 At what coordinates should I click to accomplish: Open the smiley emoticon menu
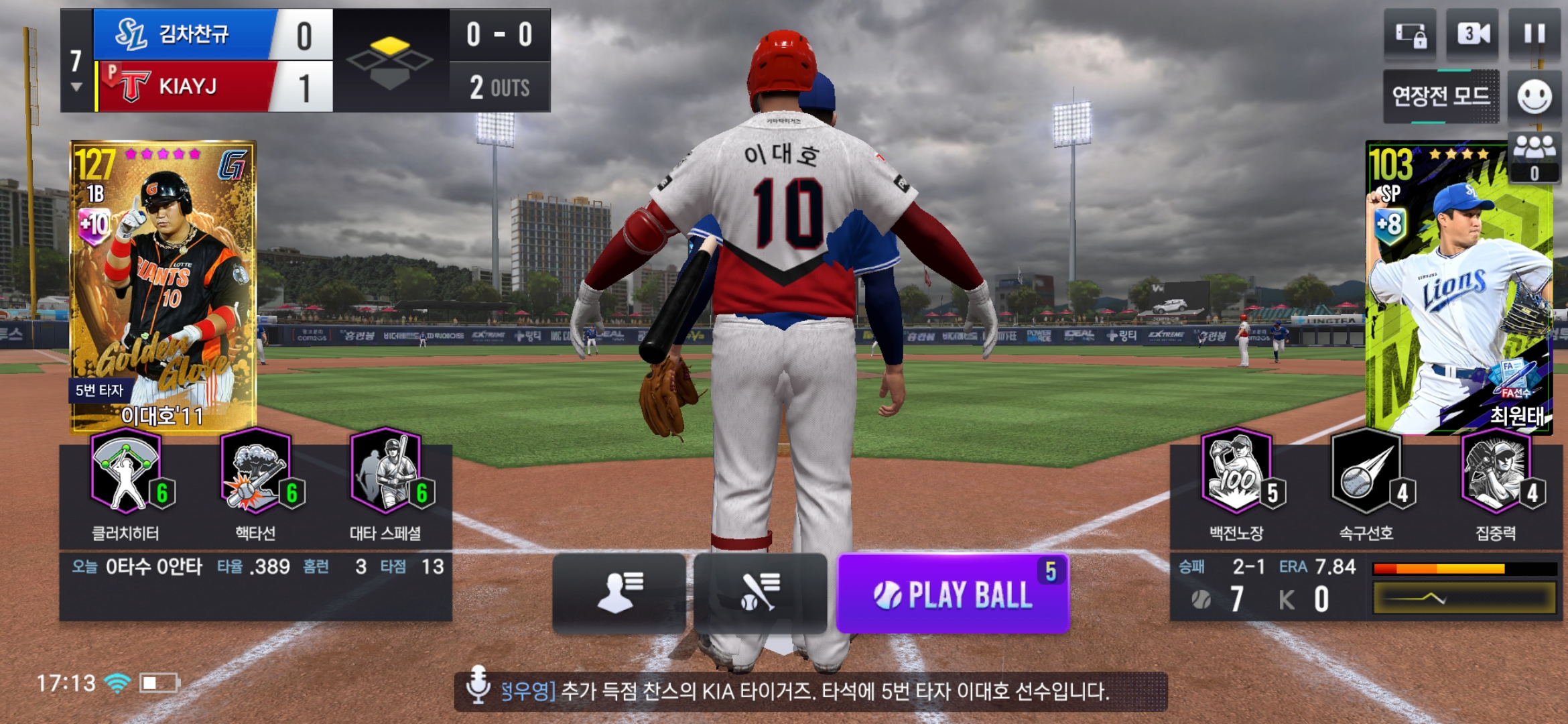[1534, 97]
